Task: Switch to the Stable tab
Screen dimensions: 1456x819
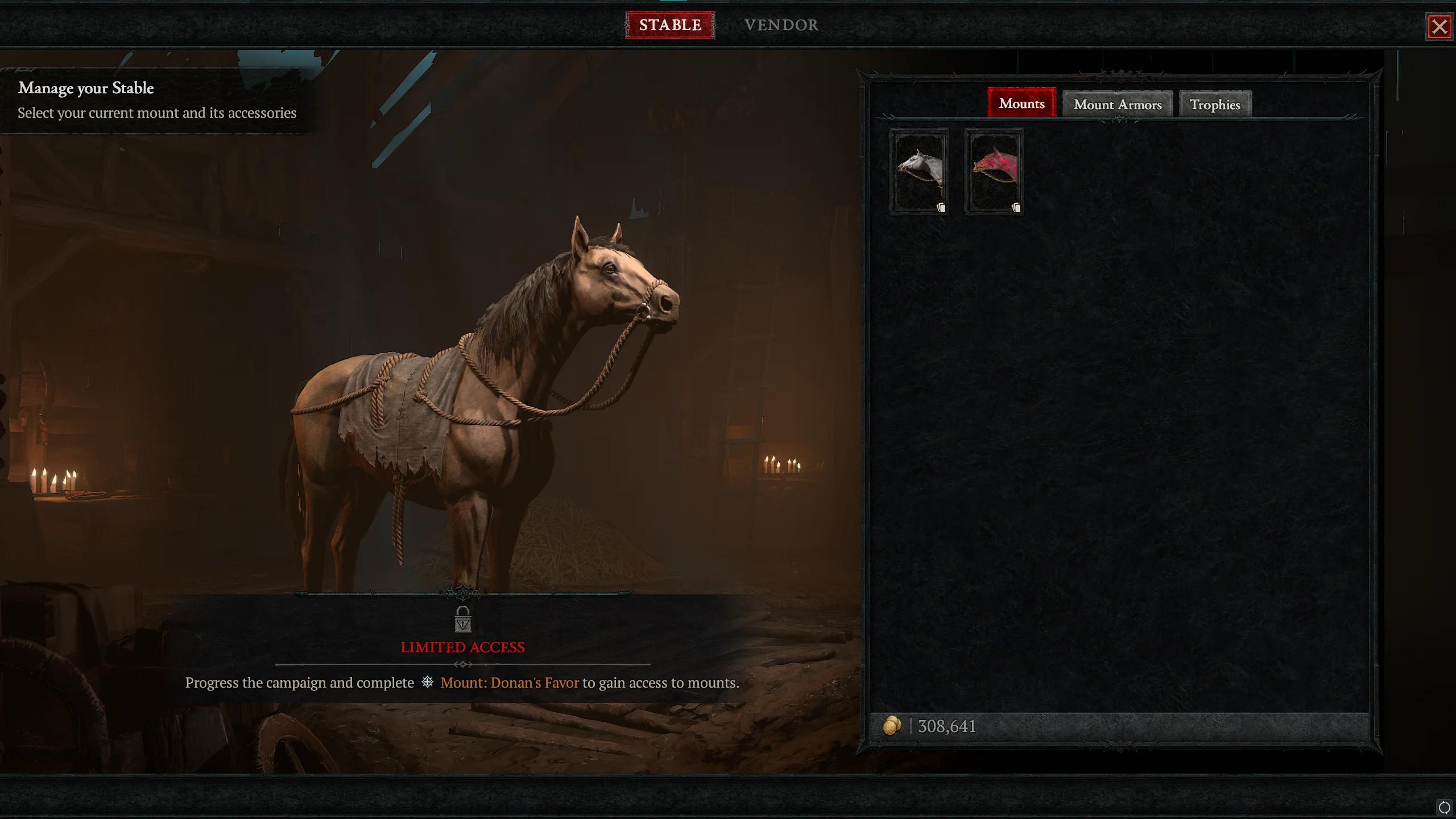Action: click(x=670, y=25)
